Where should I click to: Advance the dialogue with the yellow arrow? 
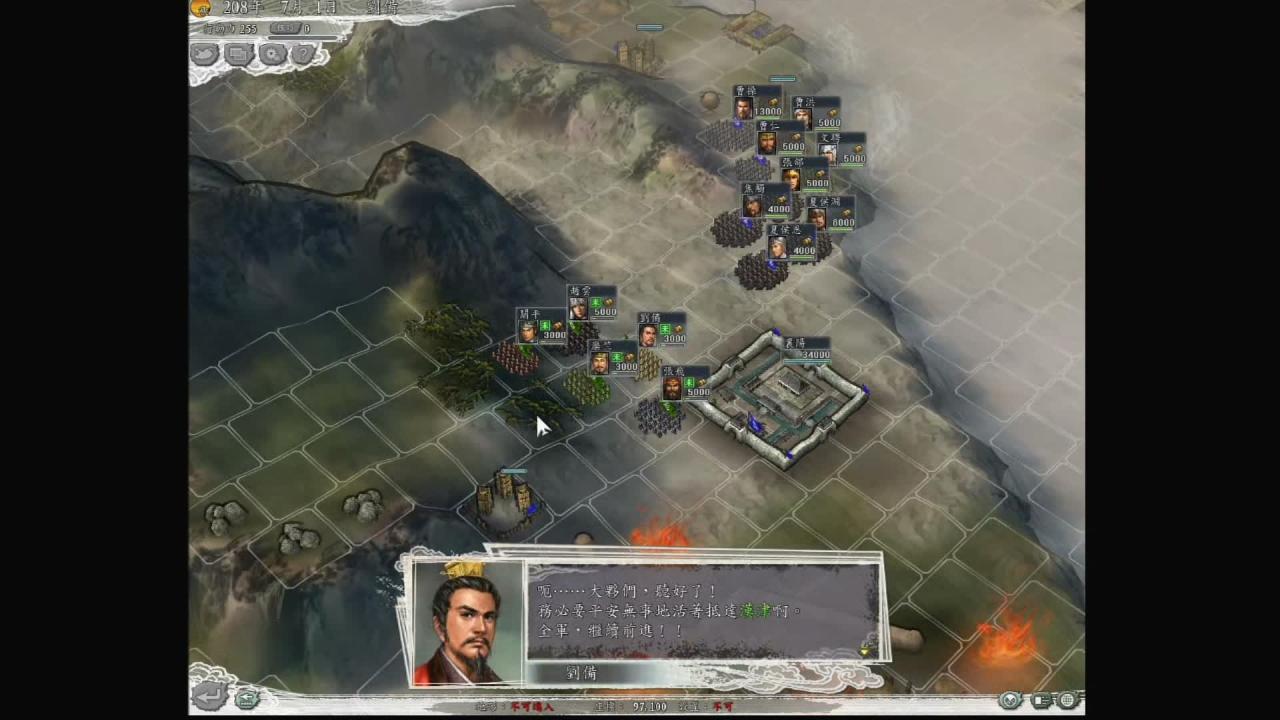click(864, 650)
